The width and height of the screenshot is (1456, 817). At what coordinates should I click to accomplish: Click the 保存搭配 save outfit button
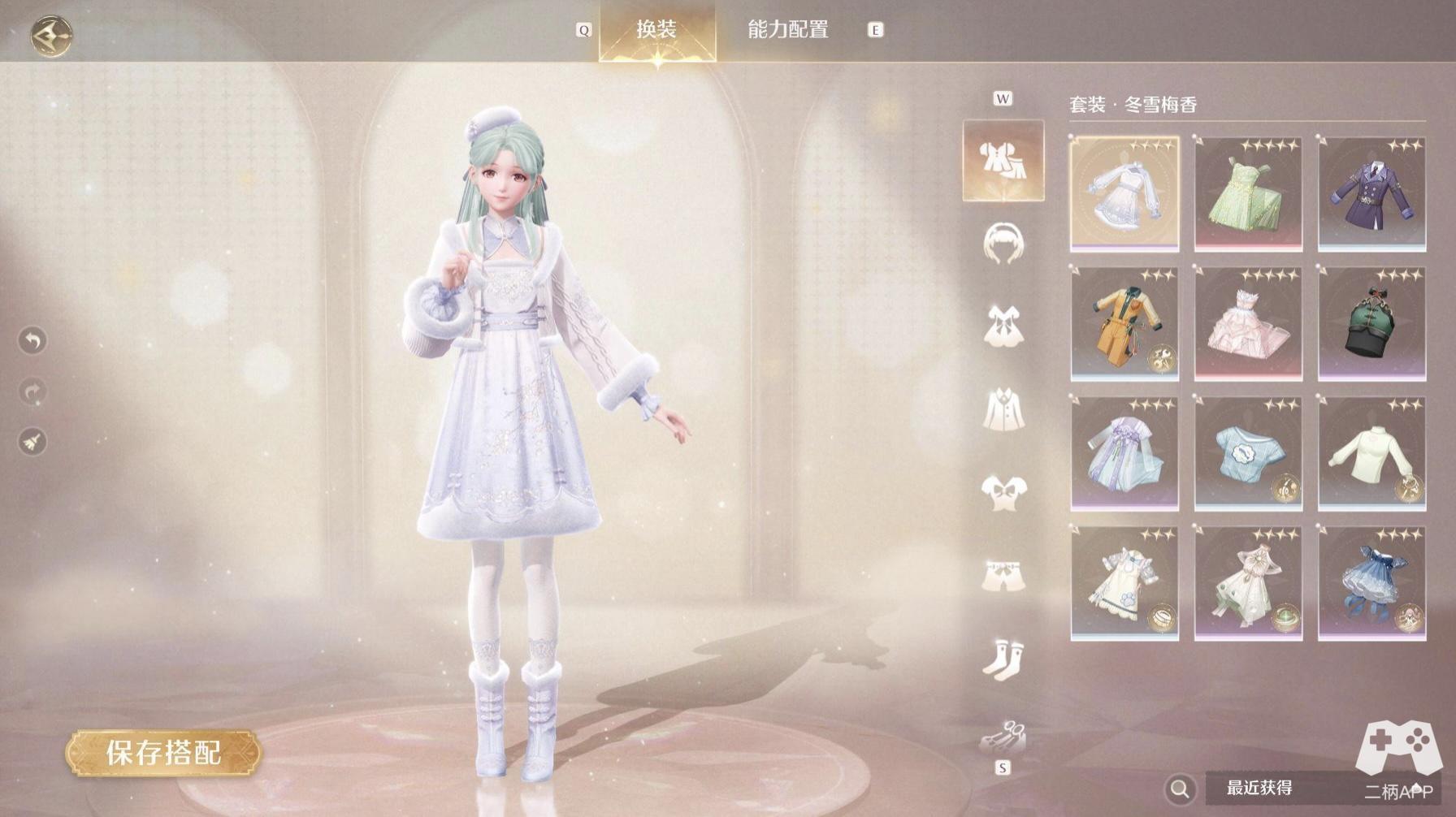tap(163, 753)
